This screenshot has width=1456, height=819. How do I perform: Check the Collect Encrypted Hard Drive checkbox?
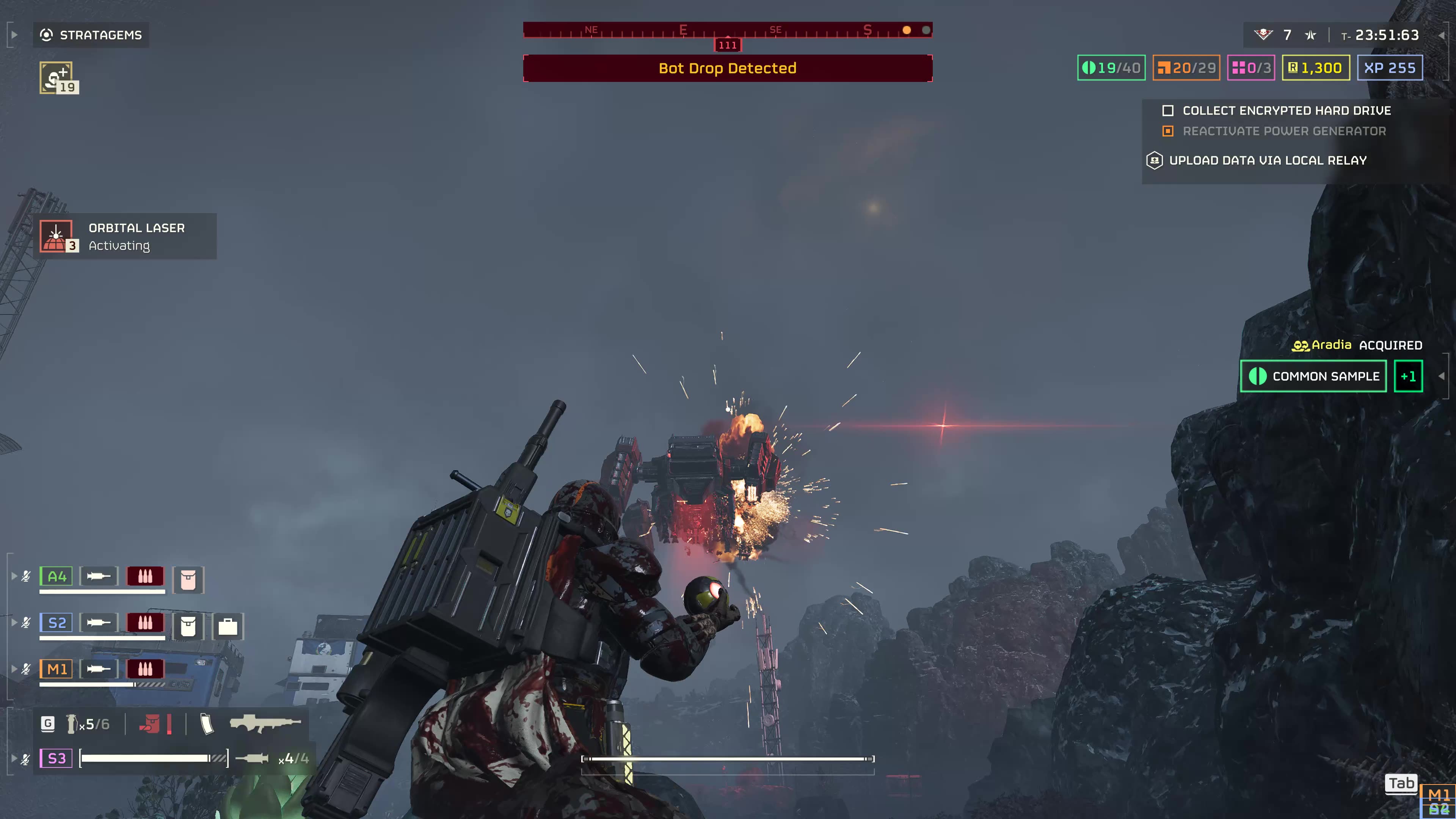click(x=1169, y=111)
